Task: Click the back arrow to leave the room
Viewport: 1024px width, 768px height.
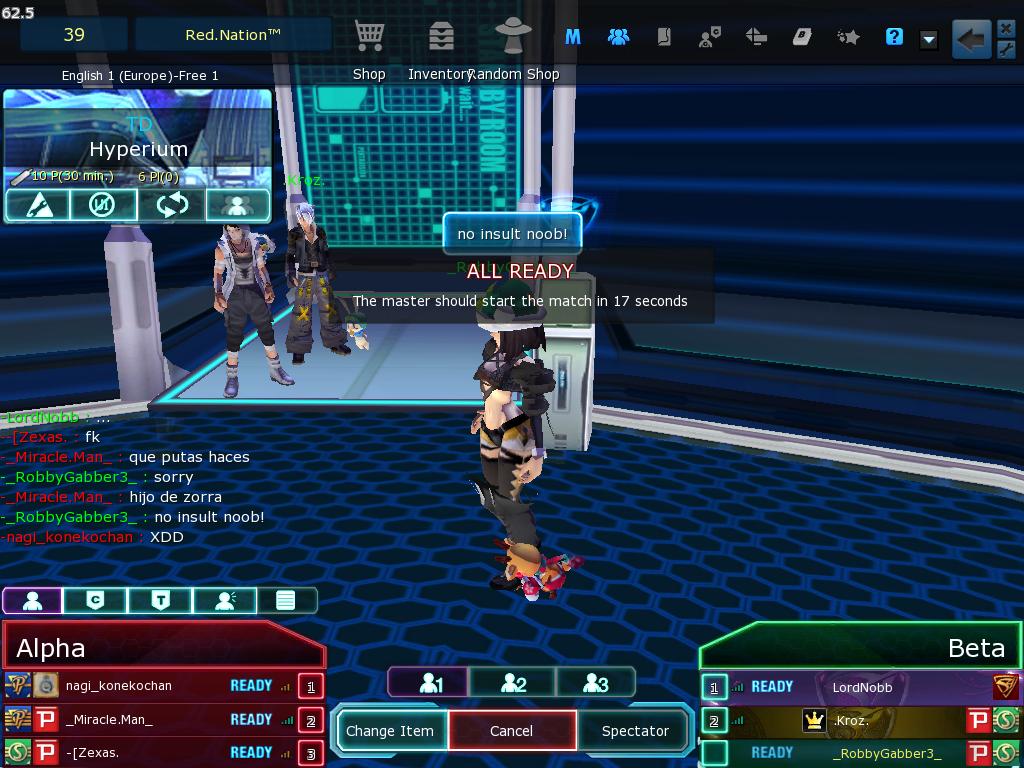Action: (x=969, y=39)
